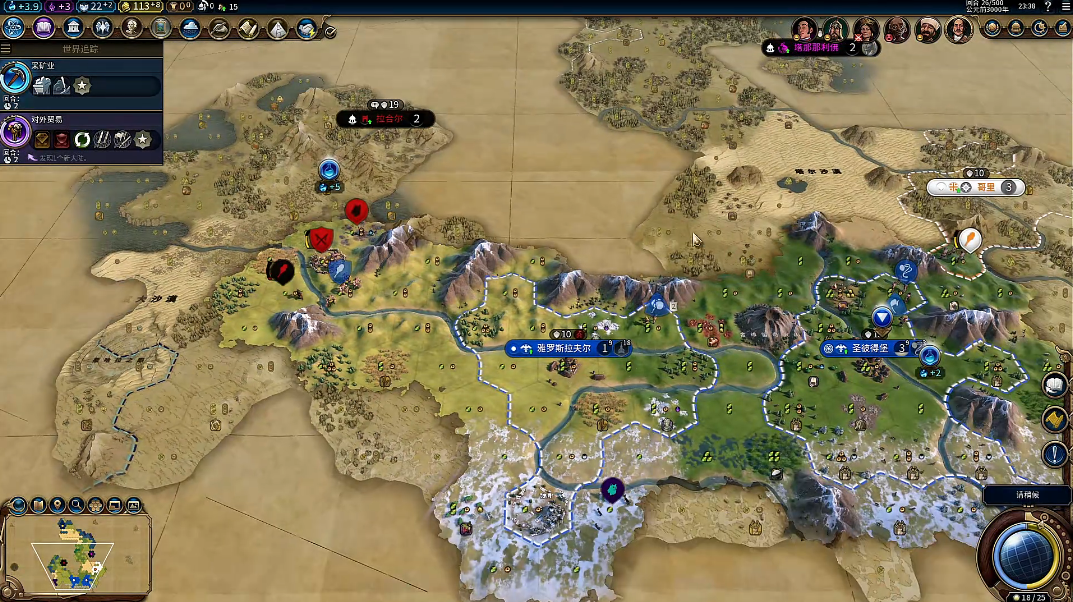Open the book notification on right edge
1073x602 pixels.
[1056, 385]
